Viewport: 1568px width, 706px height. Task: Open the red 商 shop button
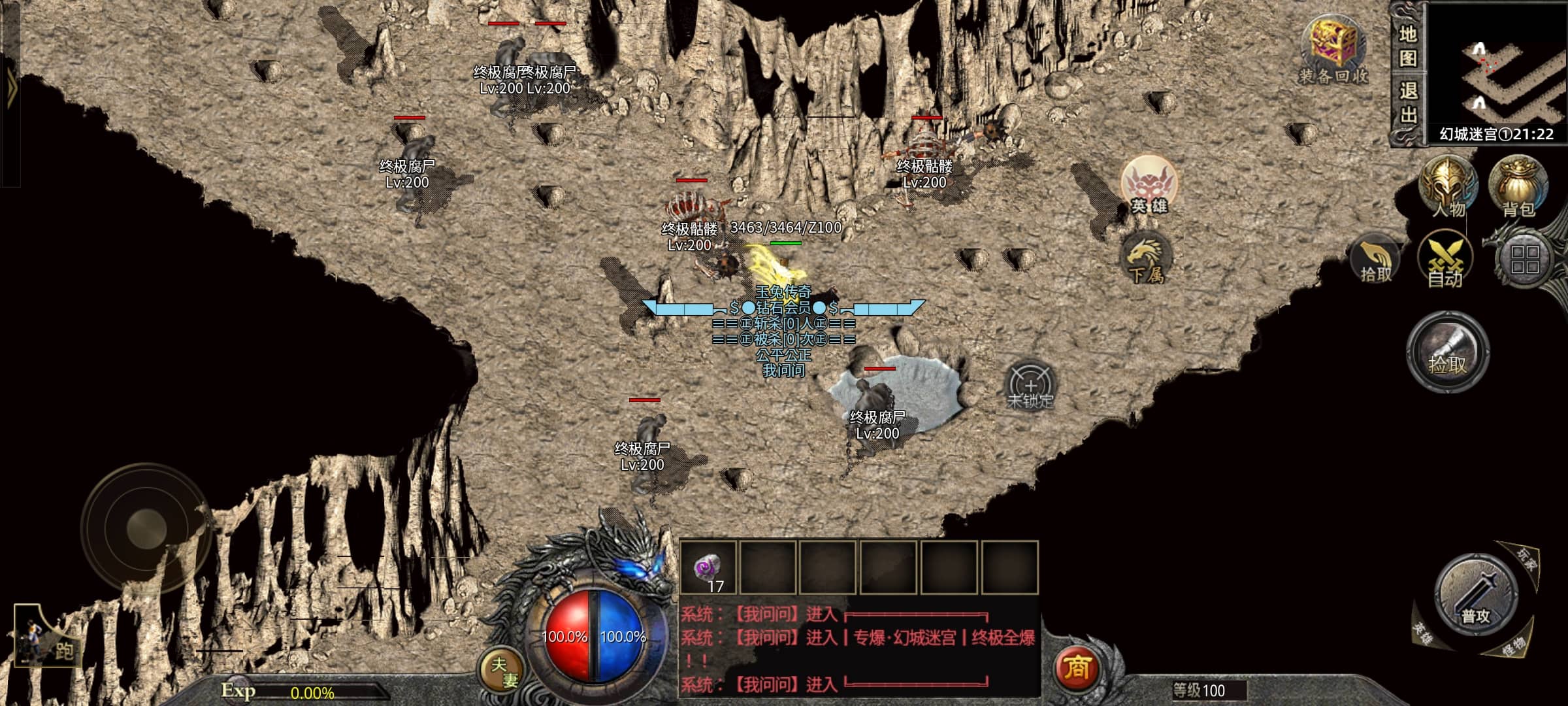[x=1077, y=667]
